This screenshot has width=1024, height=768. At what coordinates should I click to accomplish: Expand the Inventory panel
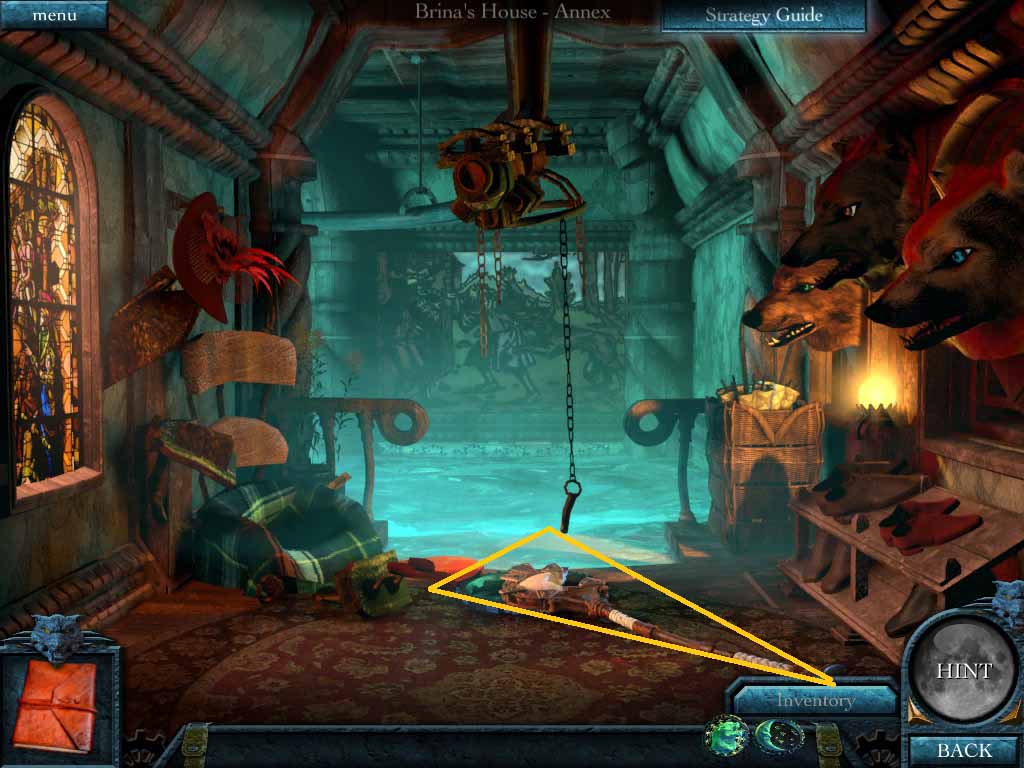(x=815, y=700)
